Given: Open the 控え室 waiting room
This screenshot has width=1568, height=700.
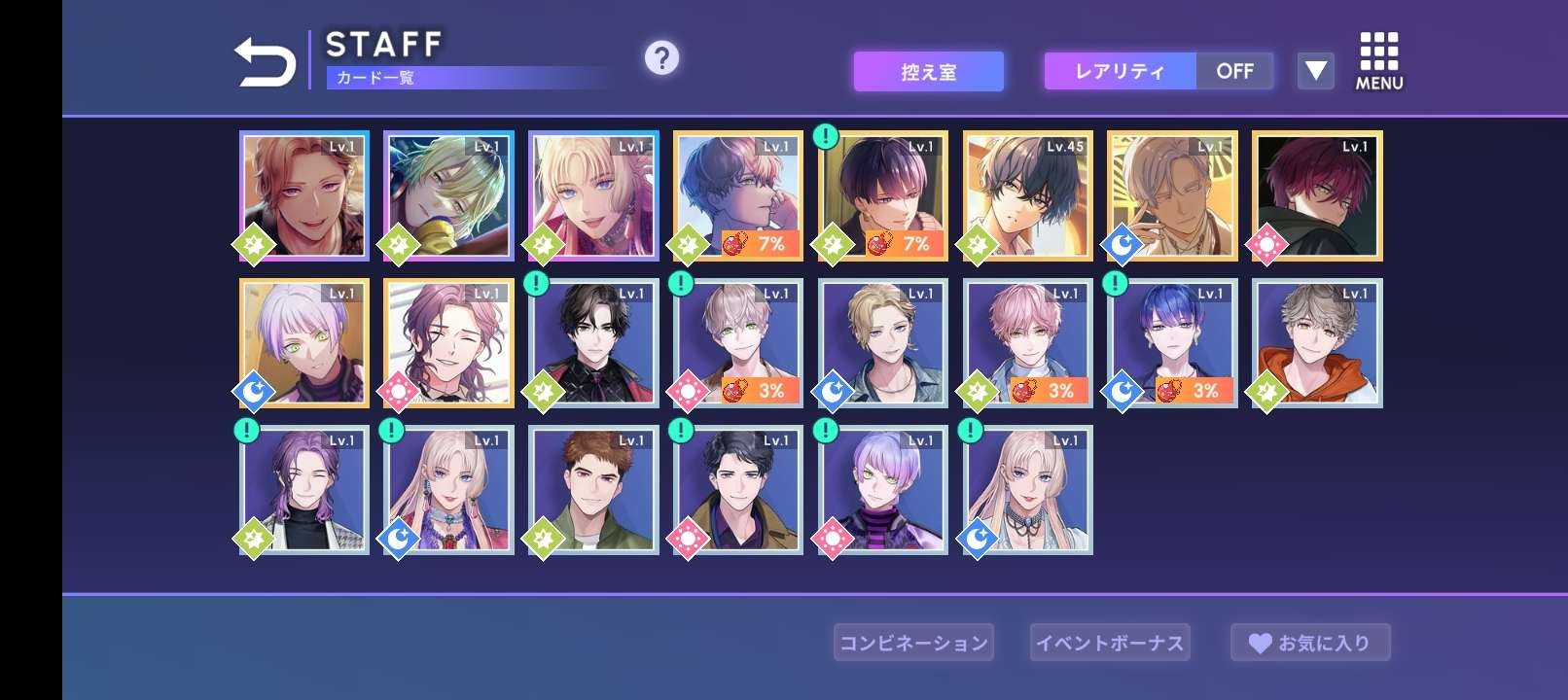Looking at the screenshot, I should (928, 72).
